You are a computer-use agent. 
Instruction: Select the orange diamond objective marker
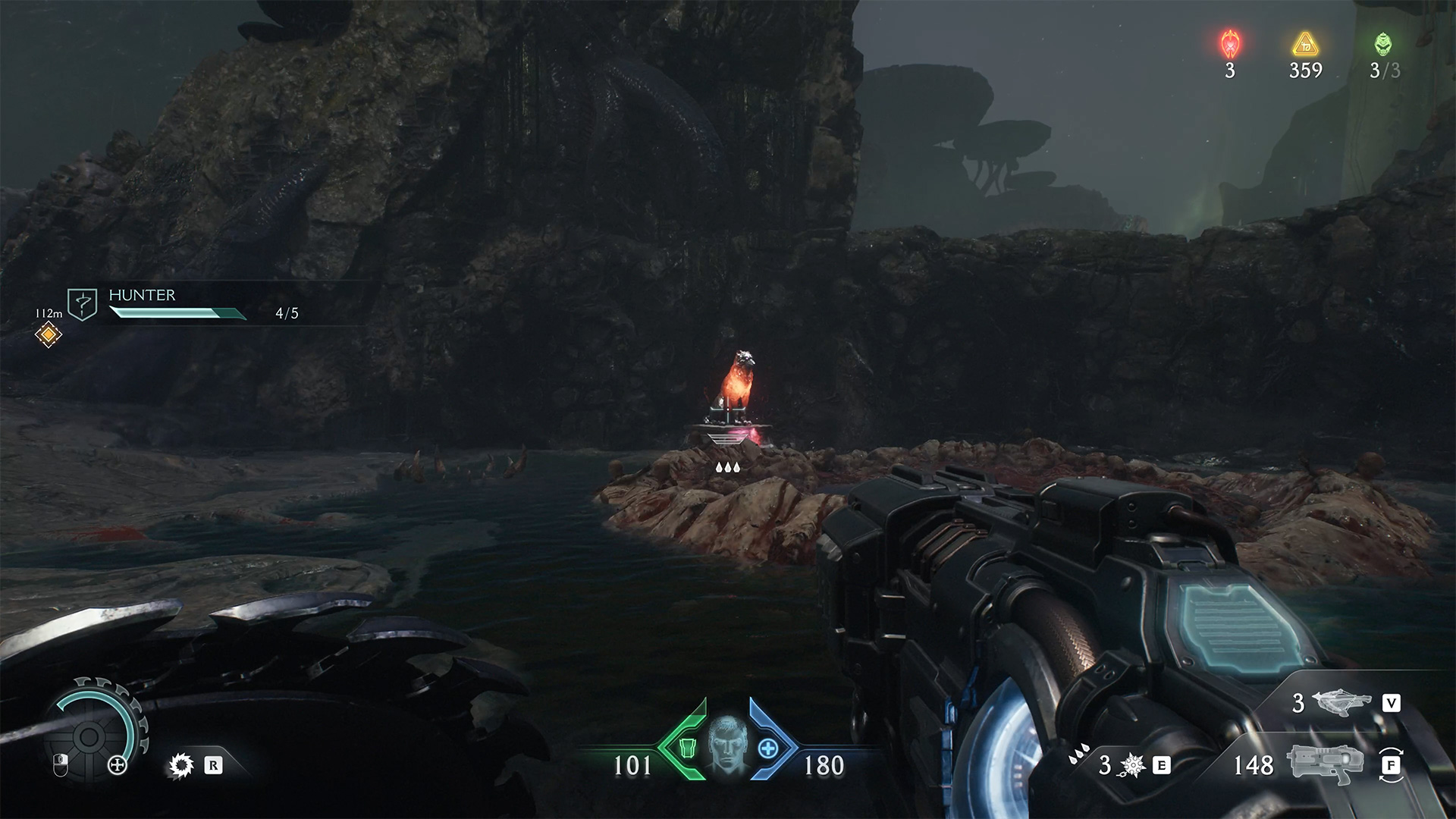coord(49,334)
